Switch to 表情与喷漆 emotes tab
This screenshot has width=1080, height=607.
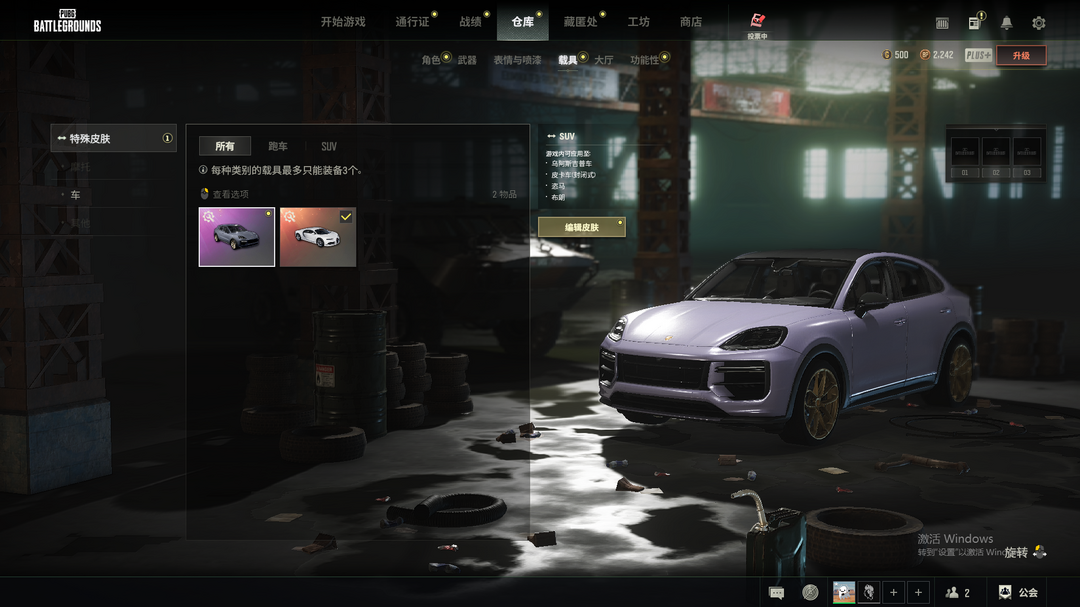point(517,60)
